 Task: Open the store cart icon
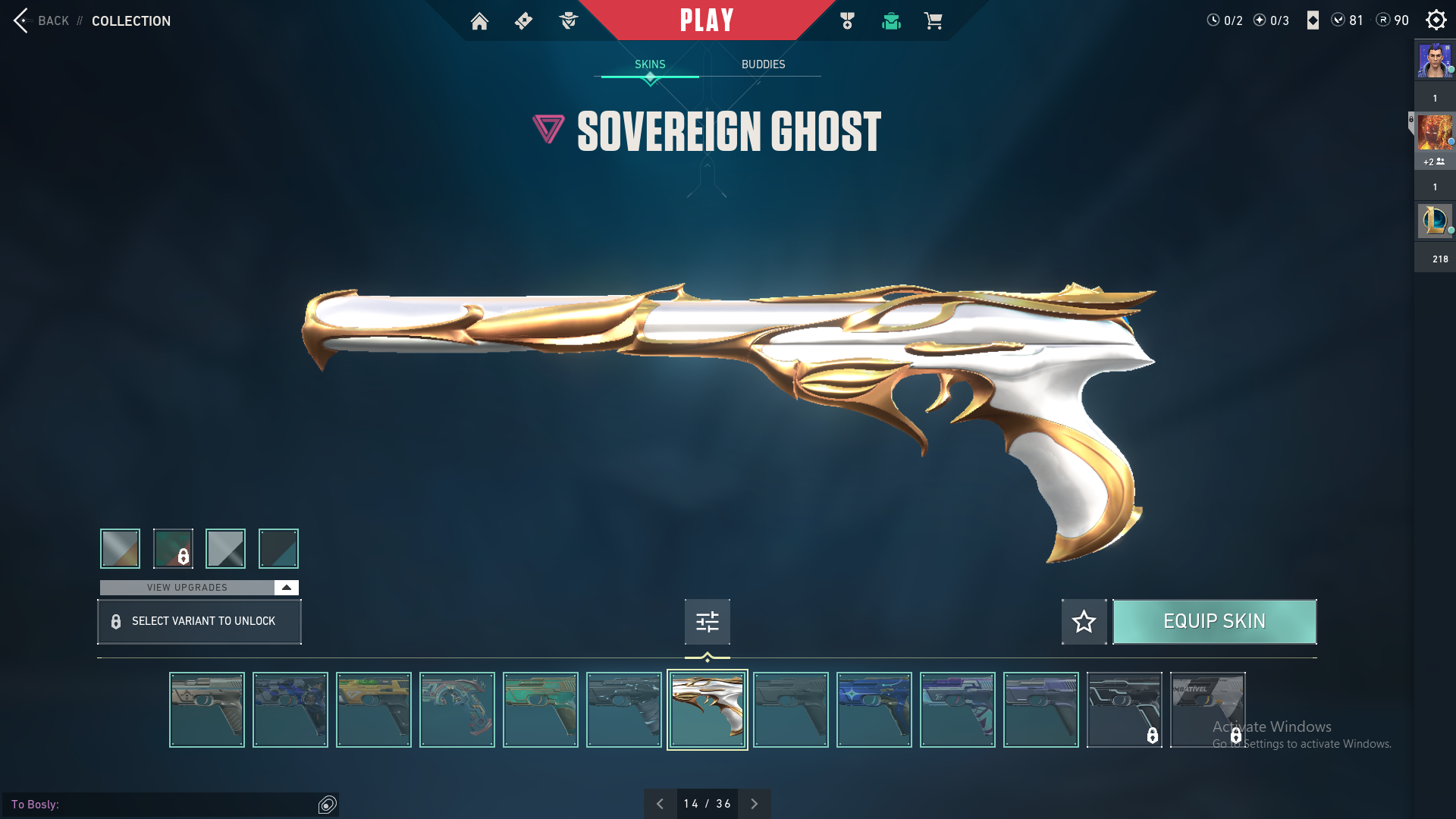933,21
